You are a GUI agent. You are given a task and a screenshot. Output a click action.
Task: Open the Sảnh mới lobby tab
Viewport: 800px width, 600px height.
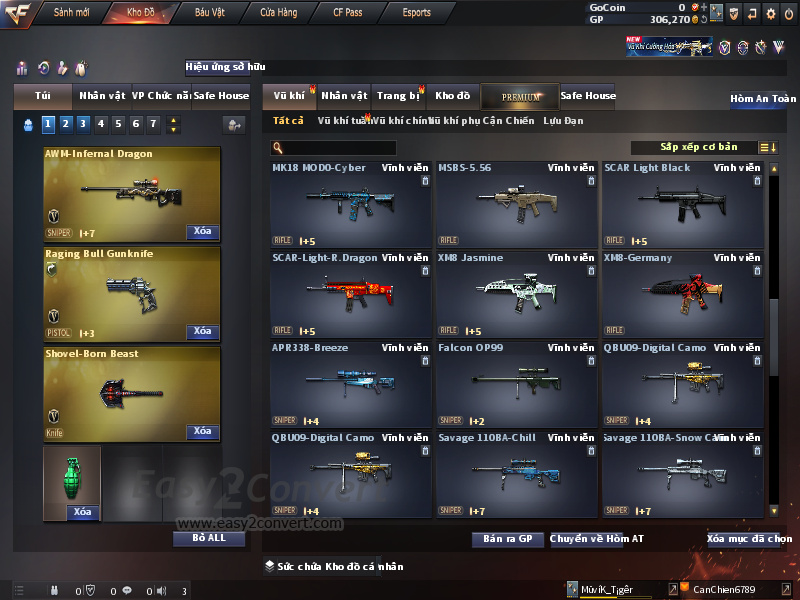[71, 13]
